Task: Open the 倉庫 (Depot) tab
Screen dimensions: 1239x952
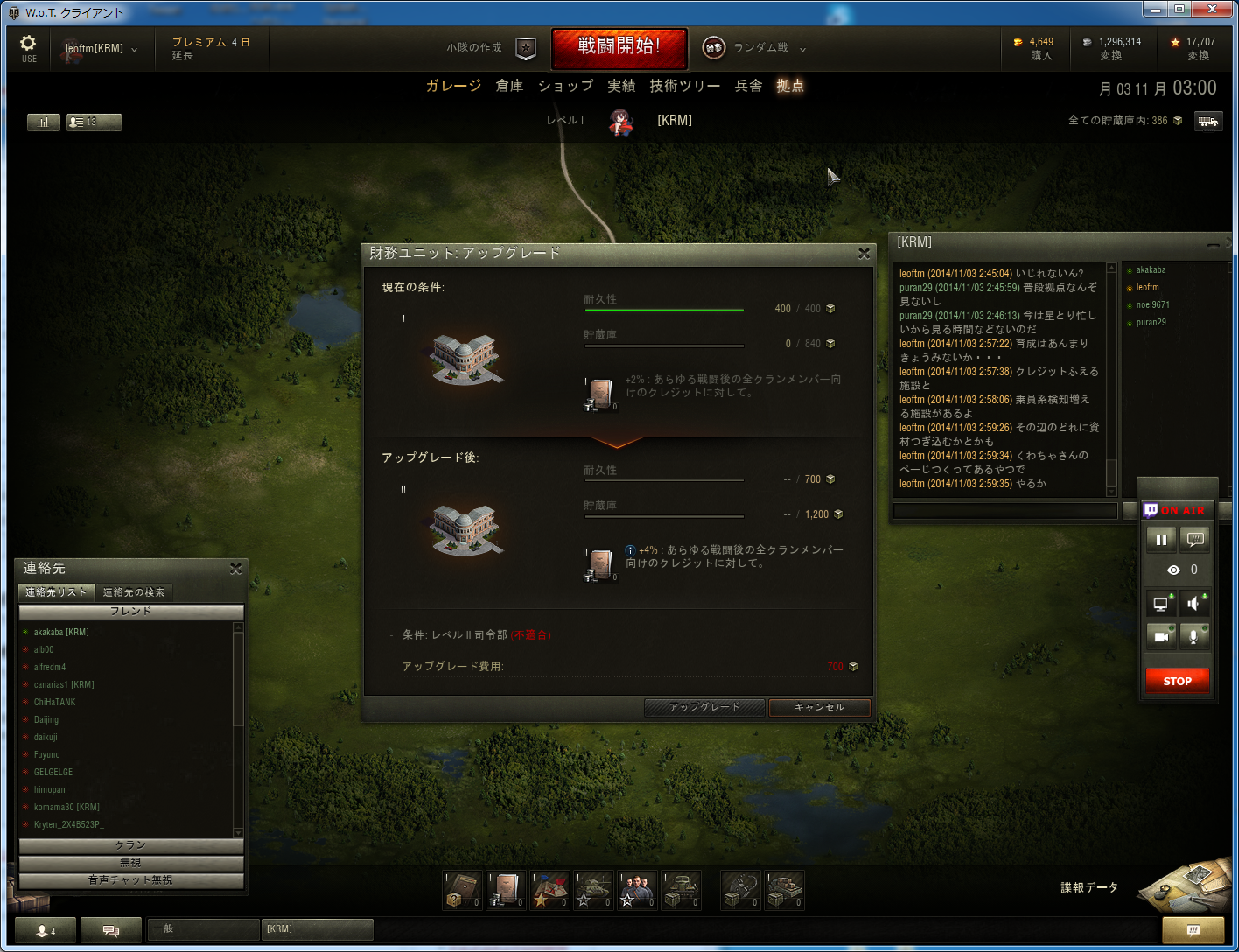Action: [509, 86]
